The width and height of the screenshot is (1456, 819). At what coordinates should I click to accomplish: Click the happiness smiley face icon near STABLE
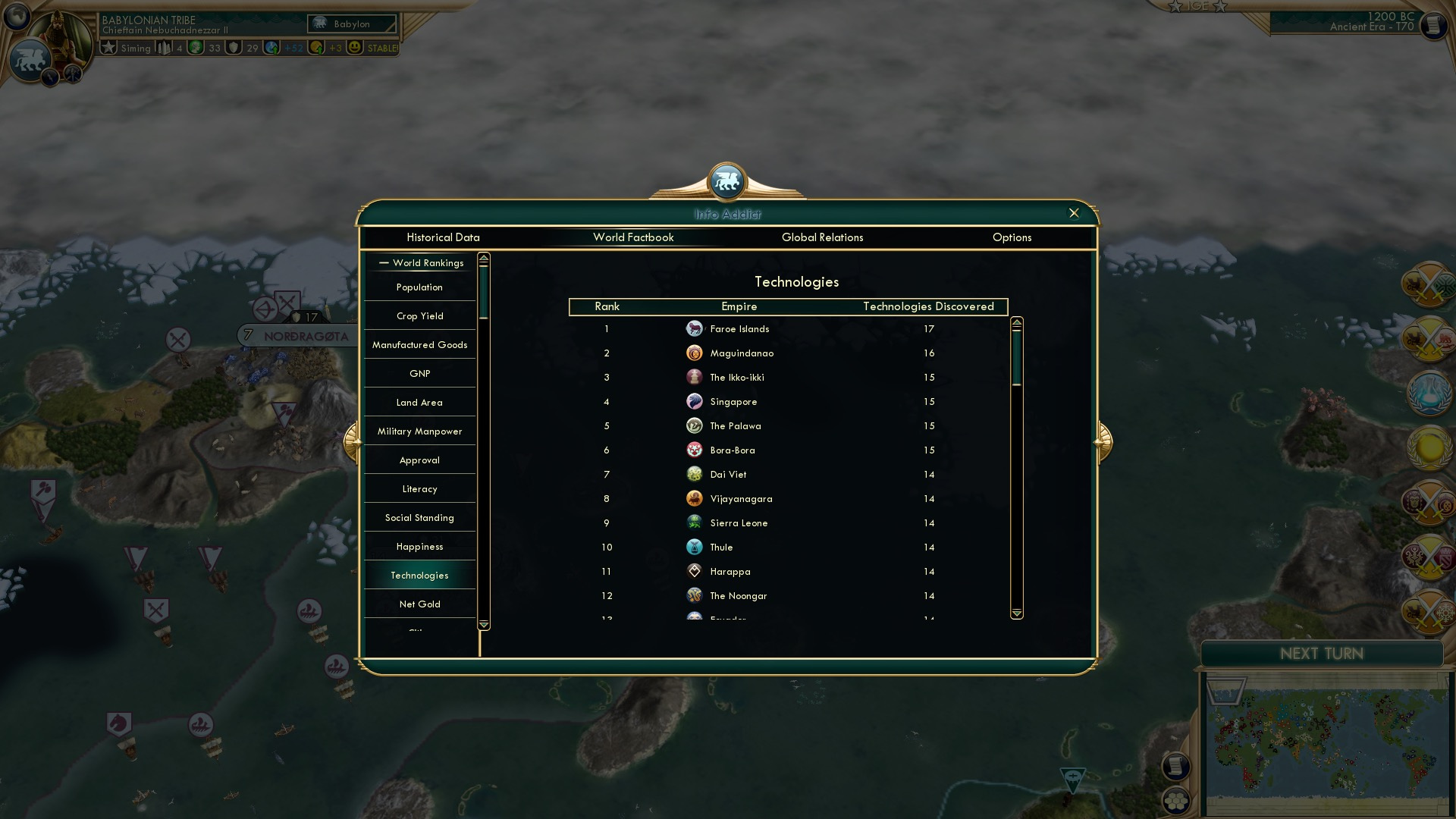coord(353,47)
